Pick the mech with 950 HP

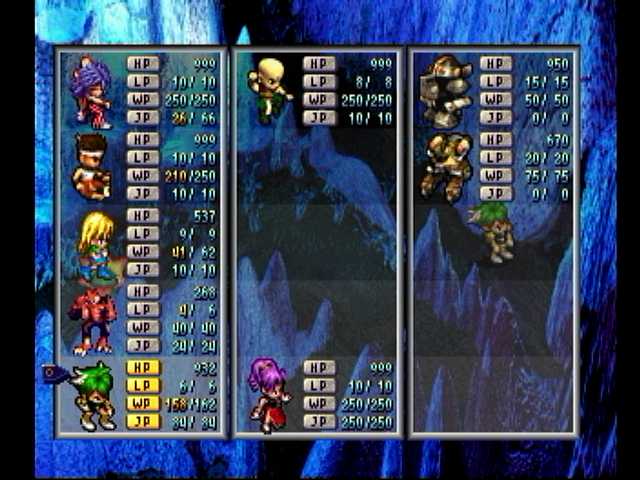pyautogui.click(x=445, y=90)
